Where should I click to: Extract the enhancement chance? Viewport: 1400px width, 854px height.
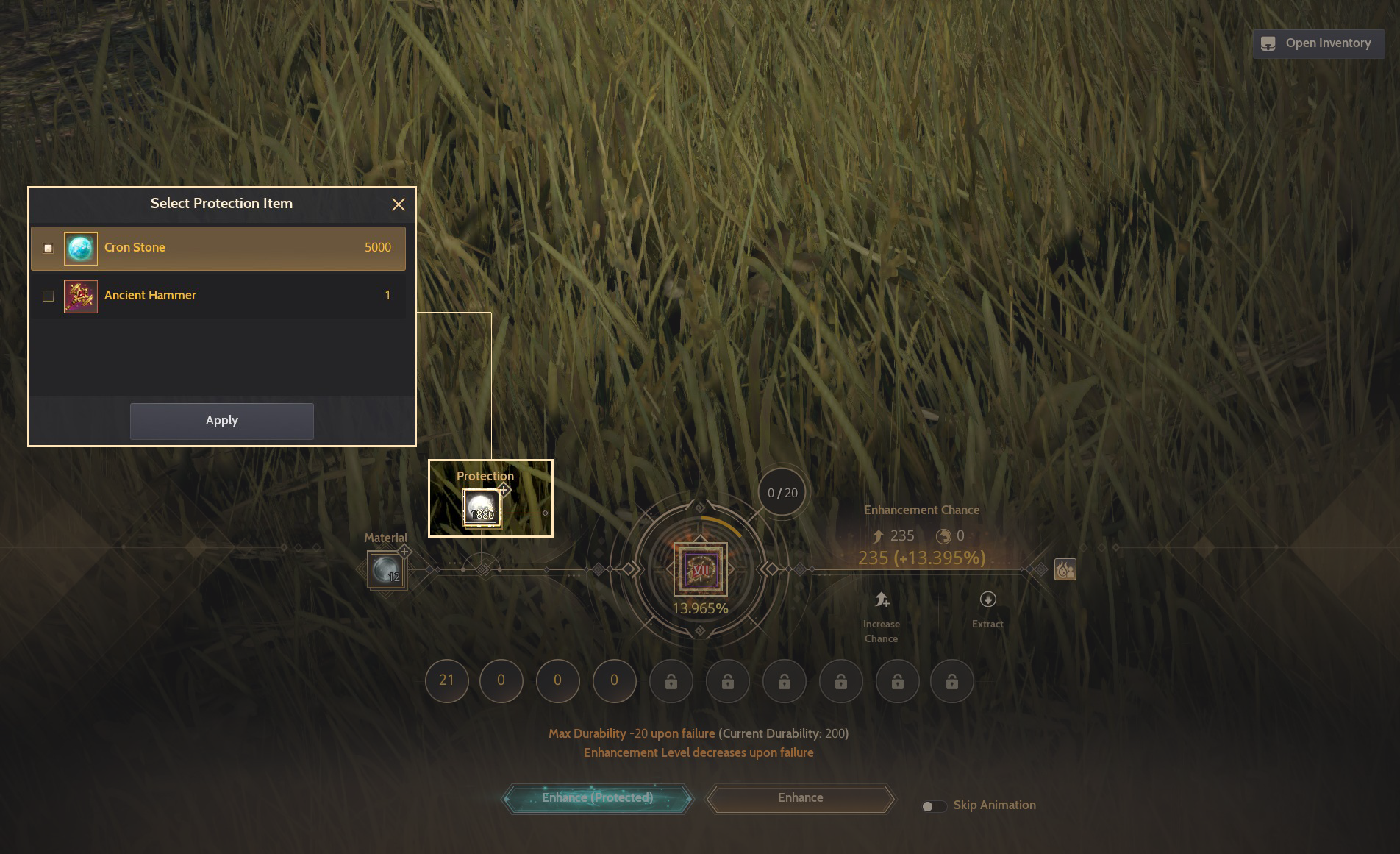pyautogui.click(x=988, y=610)
